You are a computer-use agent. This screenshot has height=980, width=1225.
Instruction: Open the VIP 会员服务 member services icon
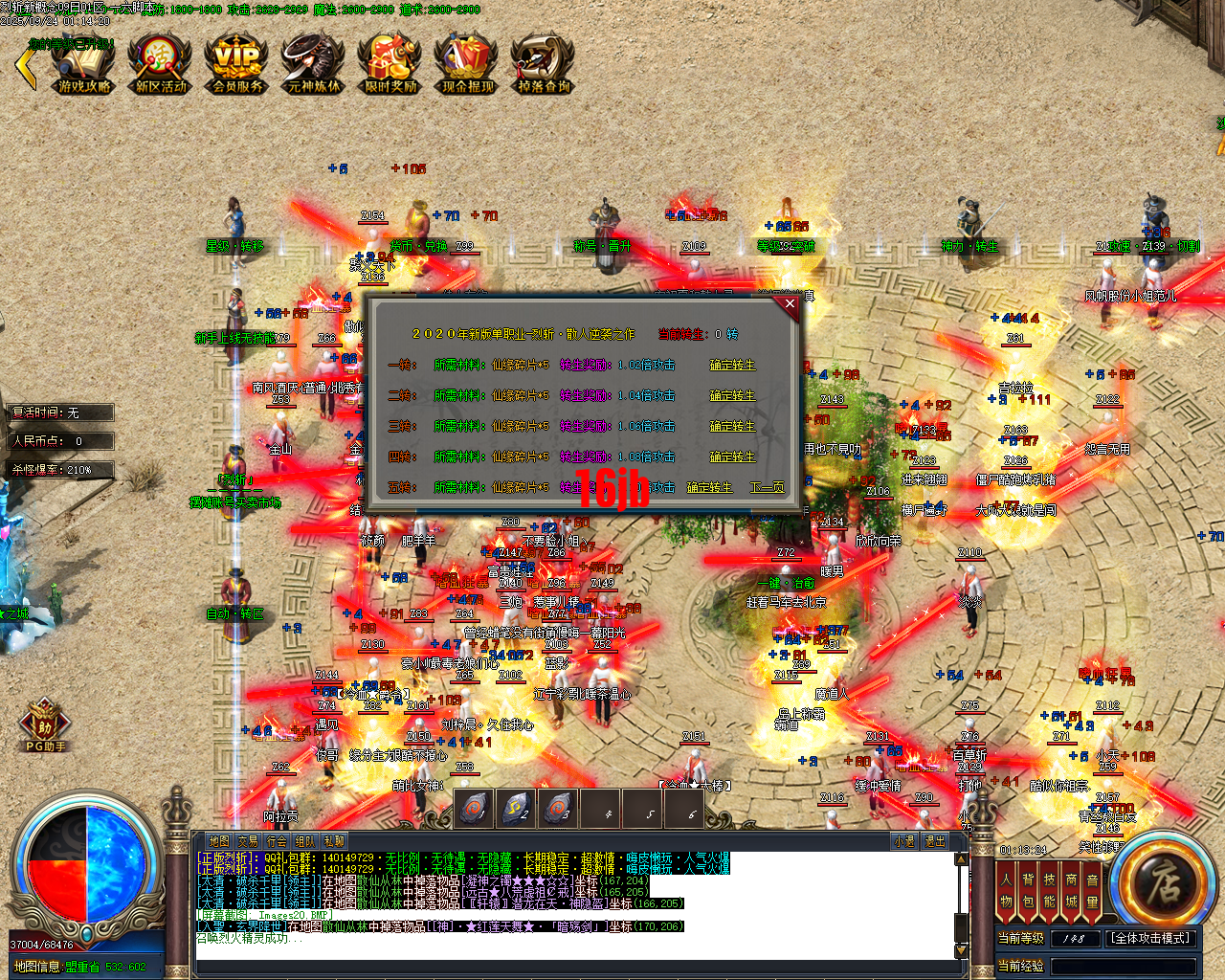235,63
